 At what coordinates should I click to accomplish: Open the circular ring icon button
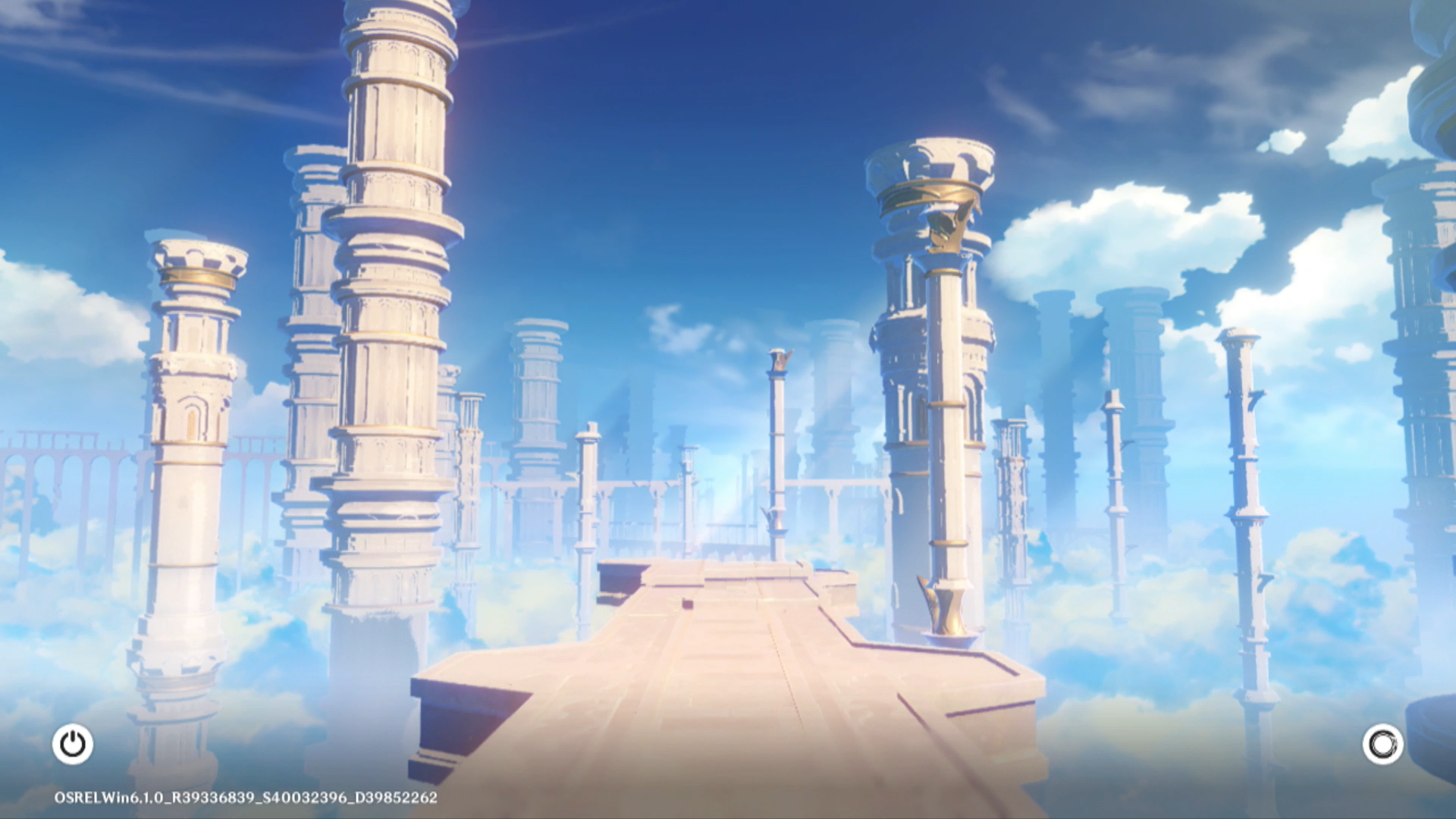(x=1382, y=744)
